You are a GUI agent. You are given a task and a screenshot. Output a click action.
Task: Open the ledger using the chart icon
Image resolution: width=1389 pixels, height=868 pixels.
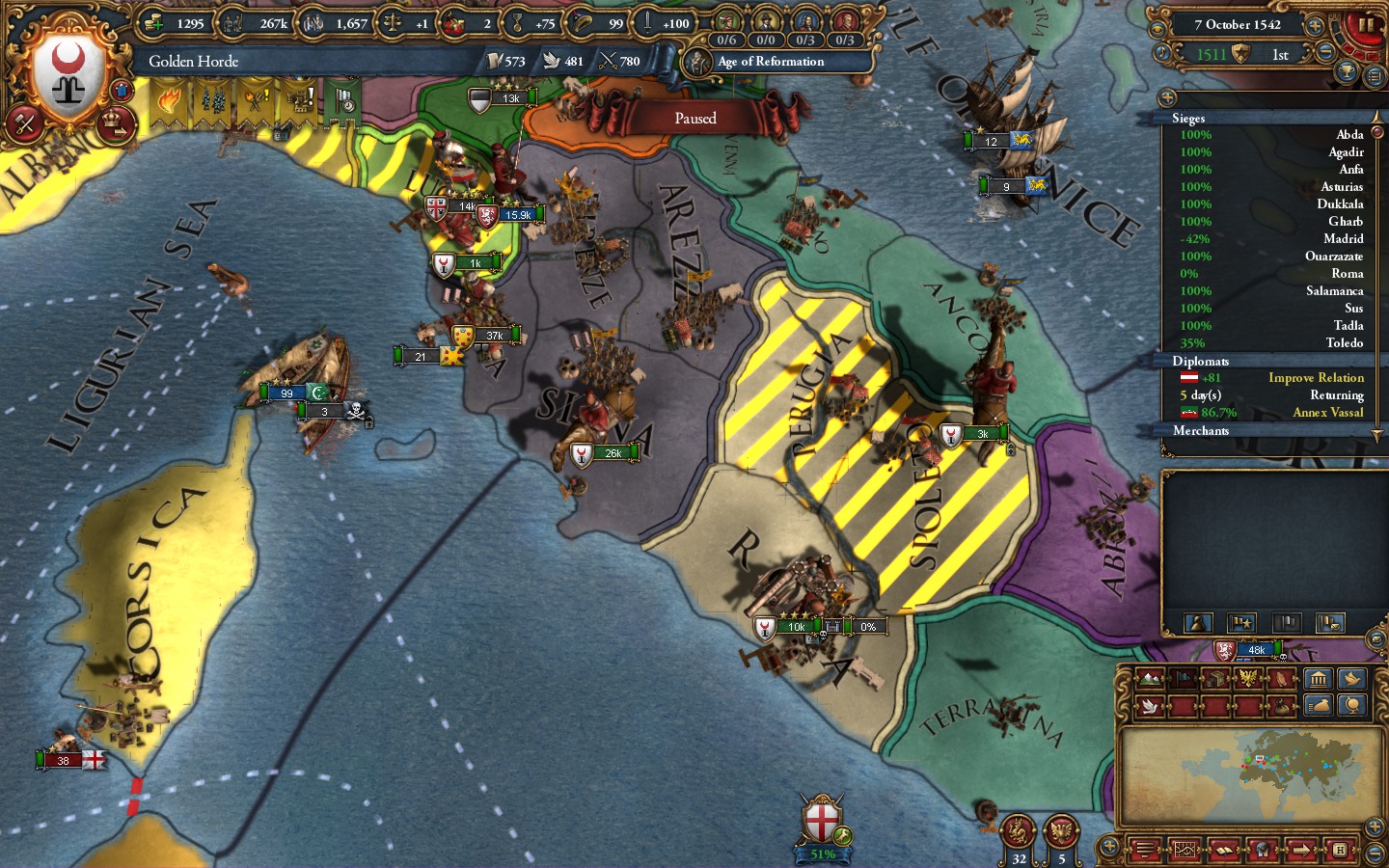click(1186, 851)
